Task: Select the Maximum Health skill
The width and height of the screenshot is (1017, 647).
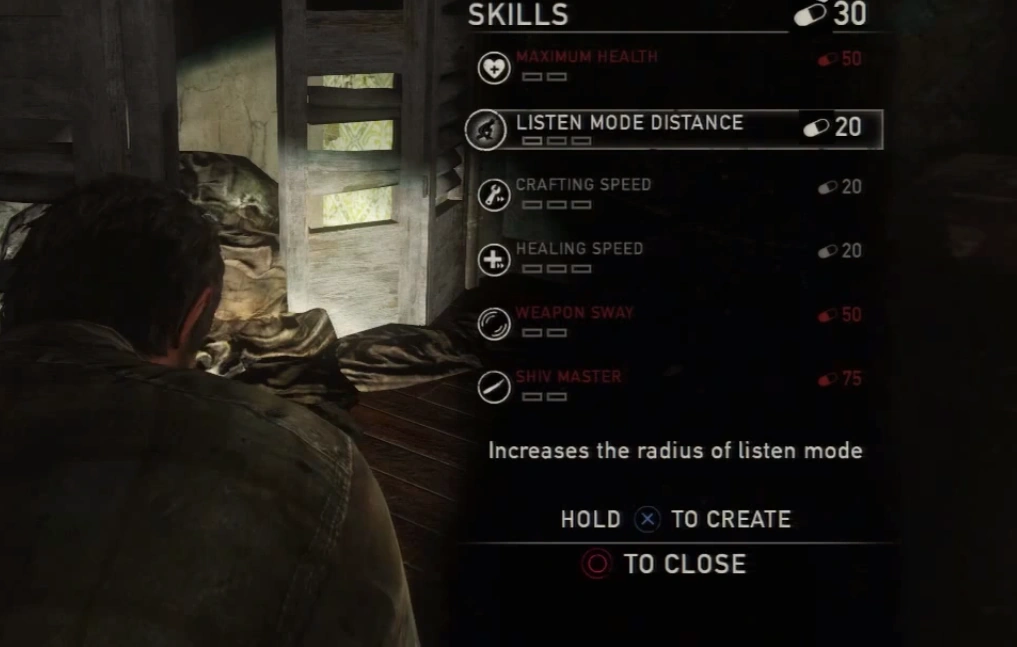Action: click(x=586, y=57)
